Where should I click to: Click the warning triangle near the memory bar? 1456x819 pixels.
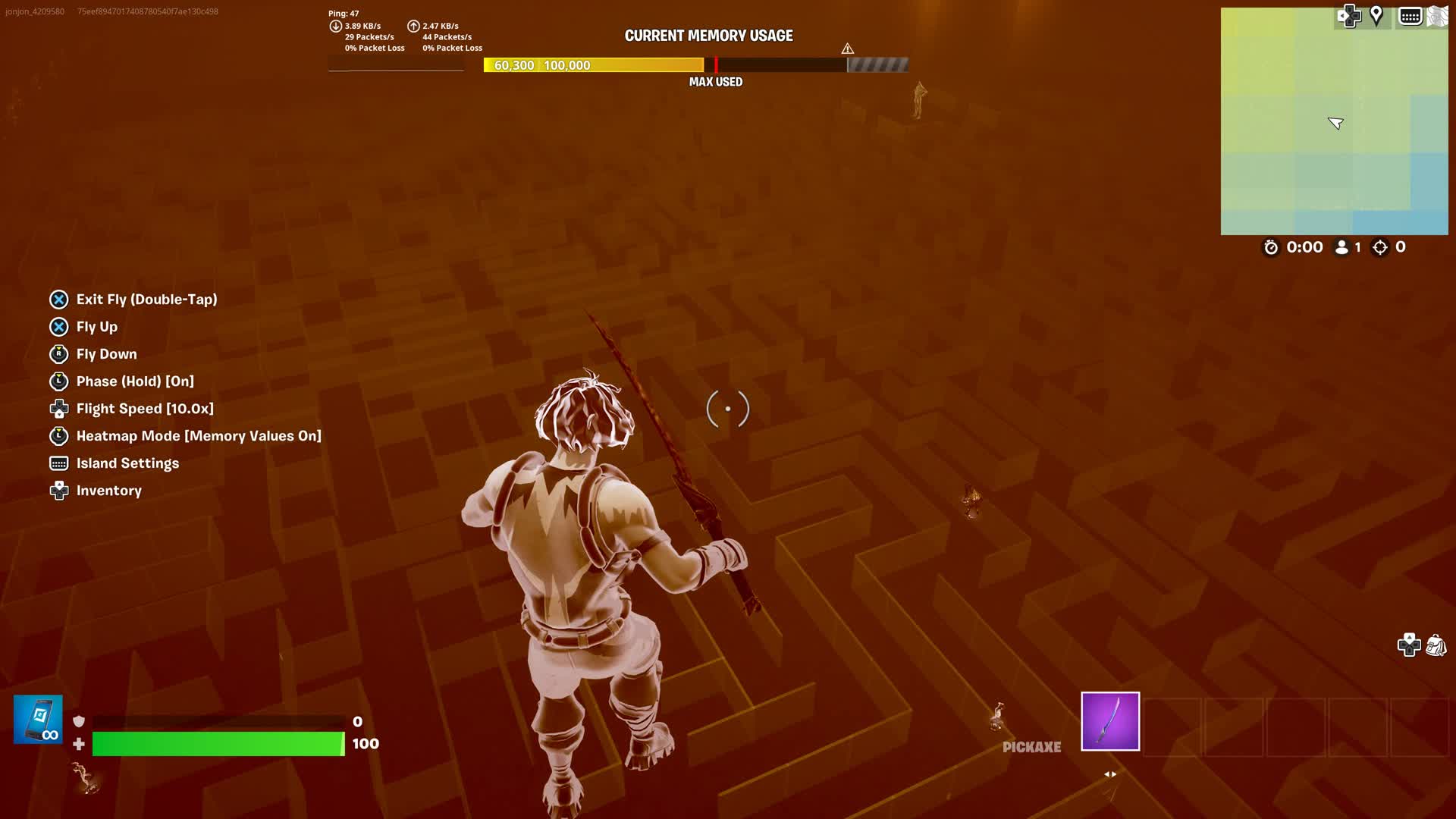[847, 47]
